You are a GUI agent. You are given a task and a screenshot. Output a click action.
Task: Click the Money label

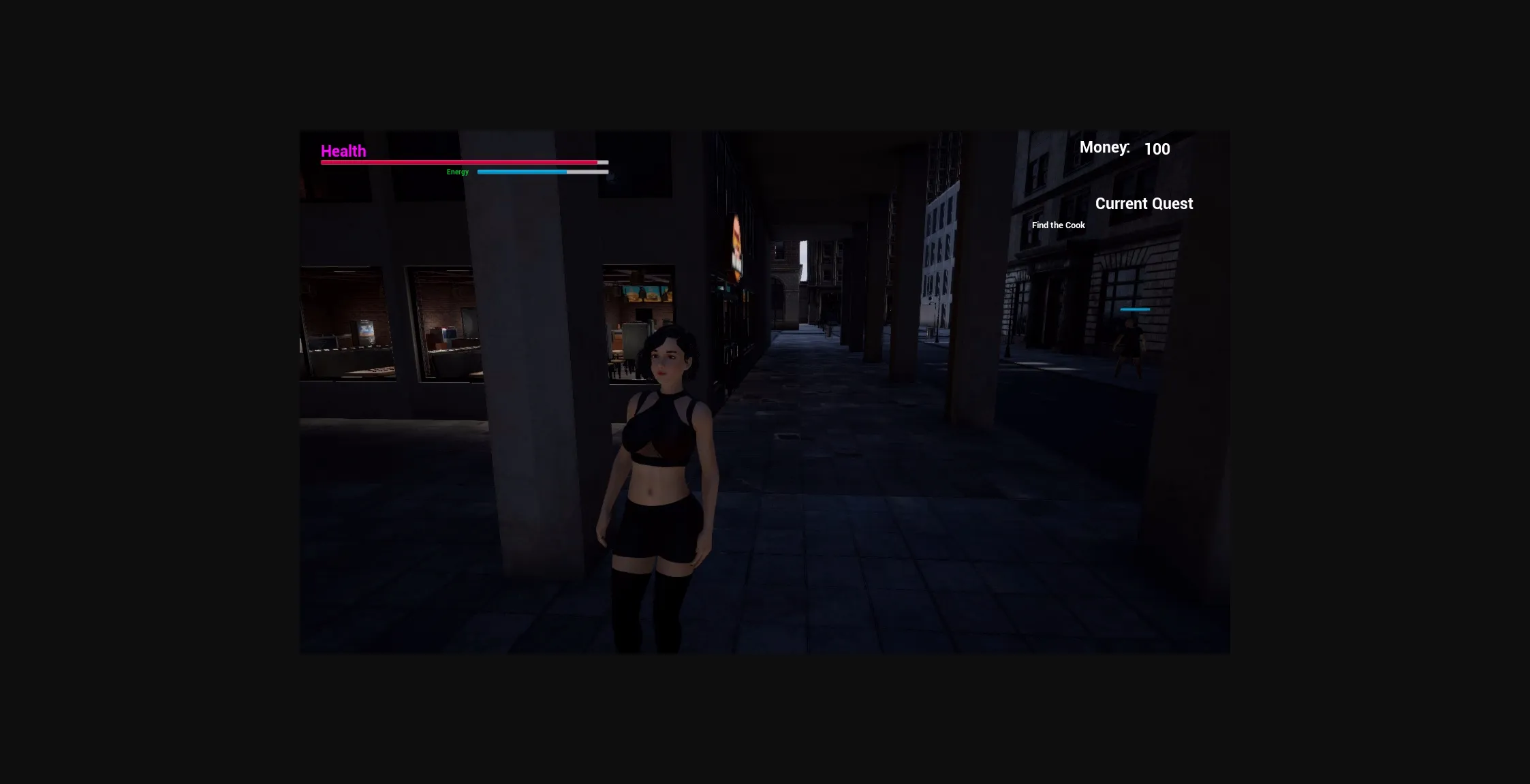1104,146
